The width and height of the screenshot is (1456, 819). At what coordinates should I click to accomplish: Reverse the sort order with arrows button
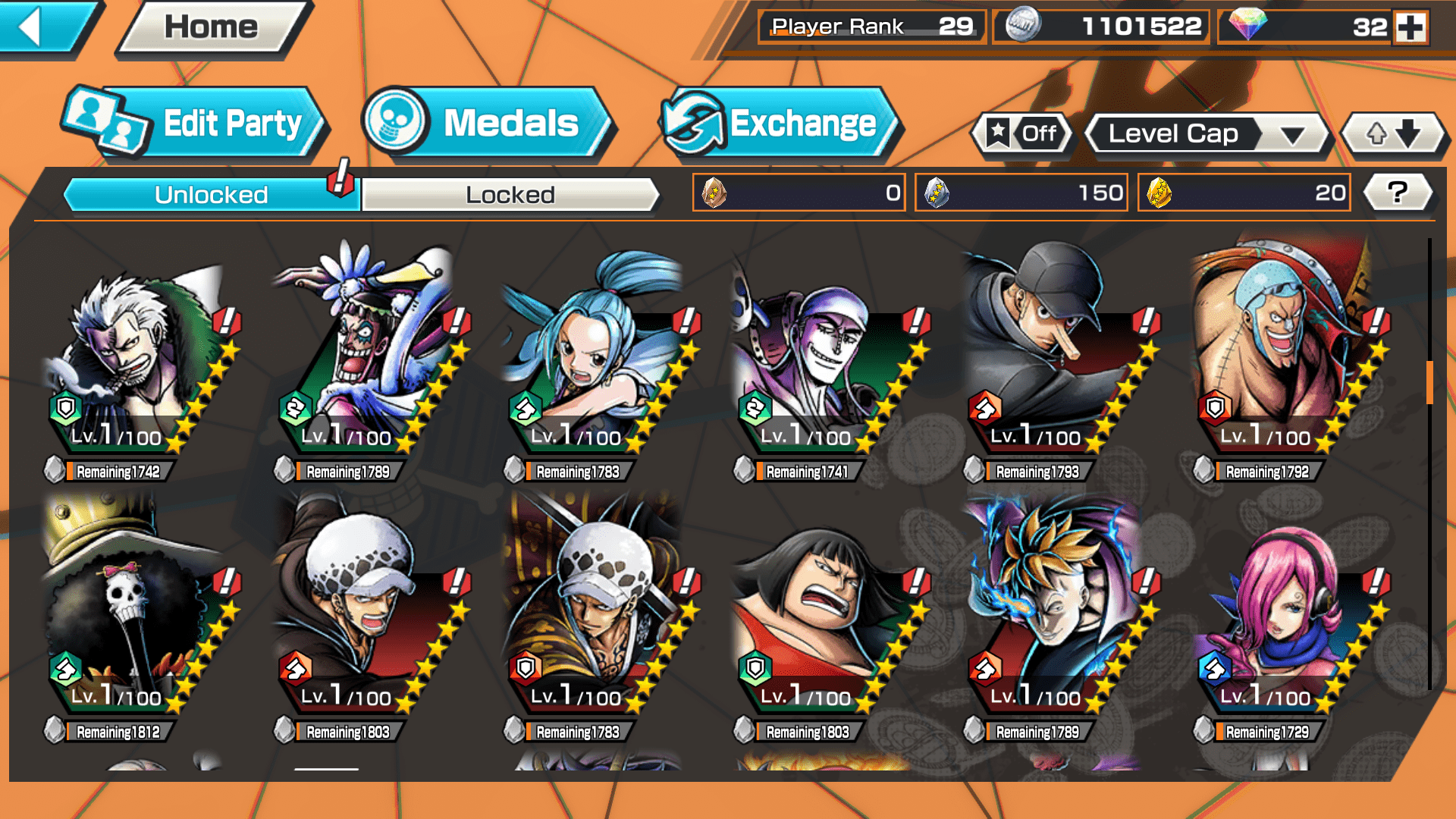[1393, 134]
